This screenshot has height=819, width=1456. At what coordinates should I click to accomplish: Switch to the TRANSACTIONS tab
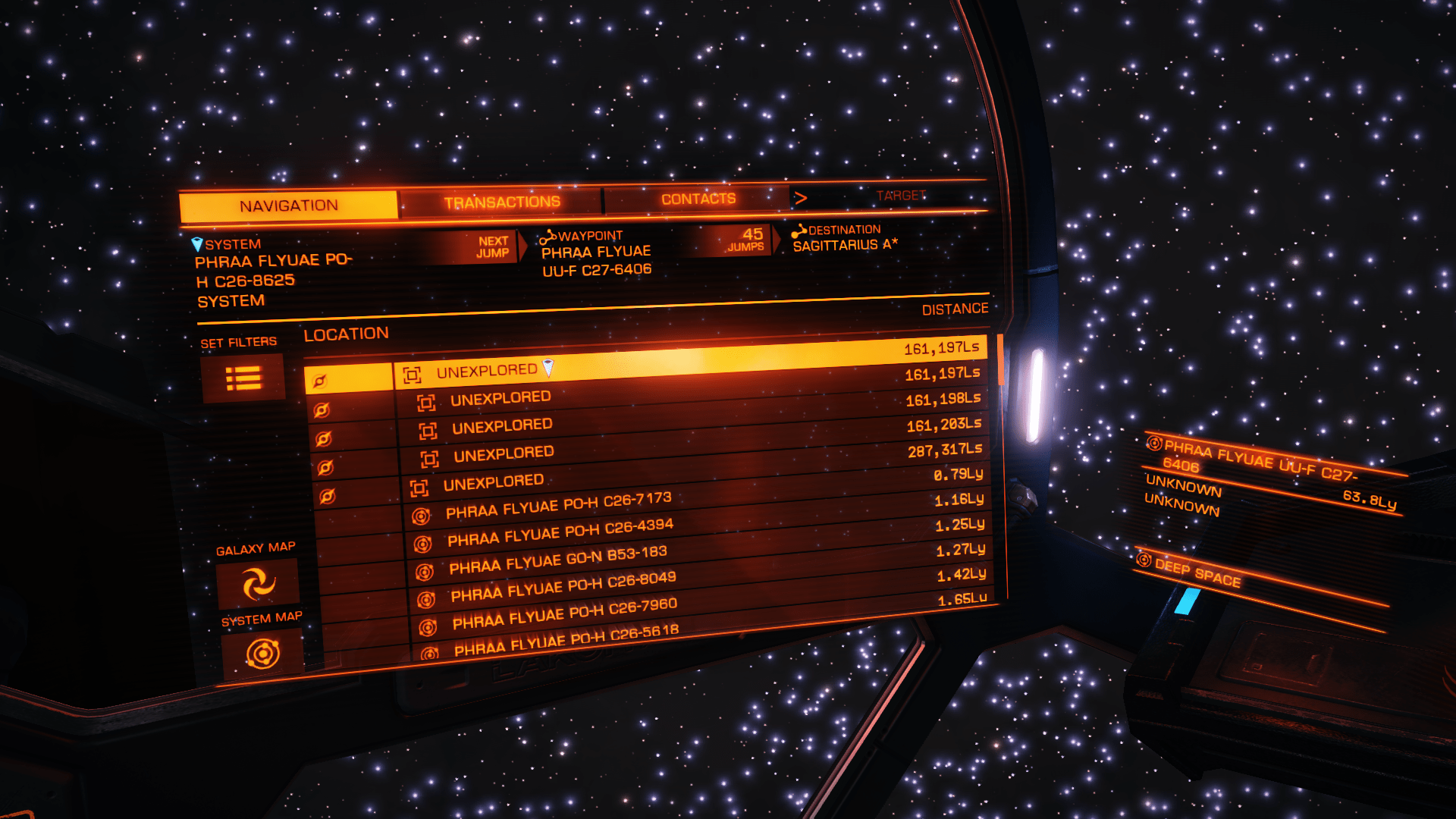[503, 200]
